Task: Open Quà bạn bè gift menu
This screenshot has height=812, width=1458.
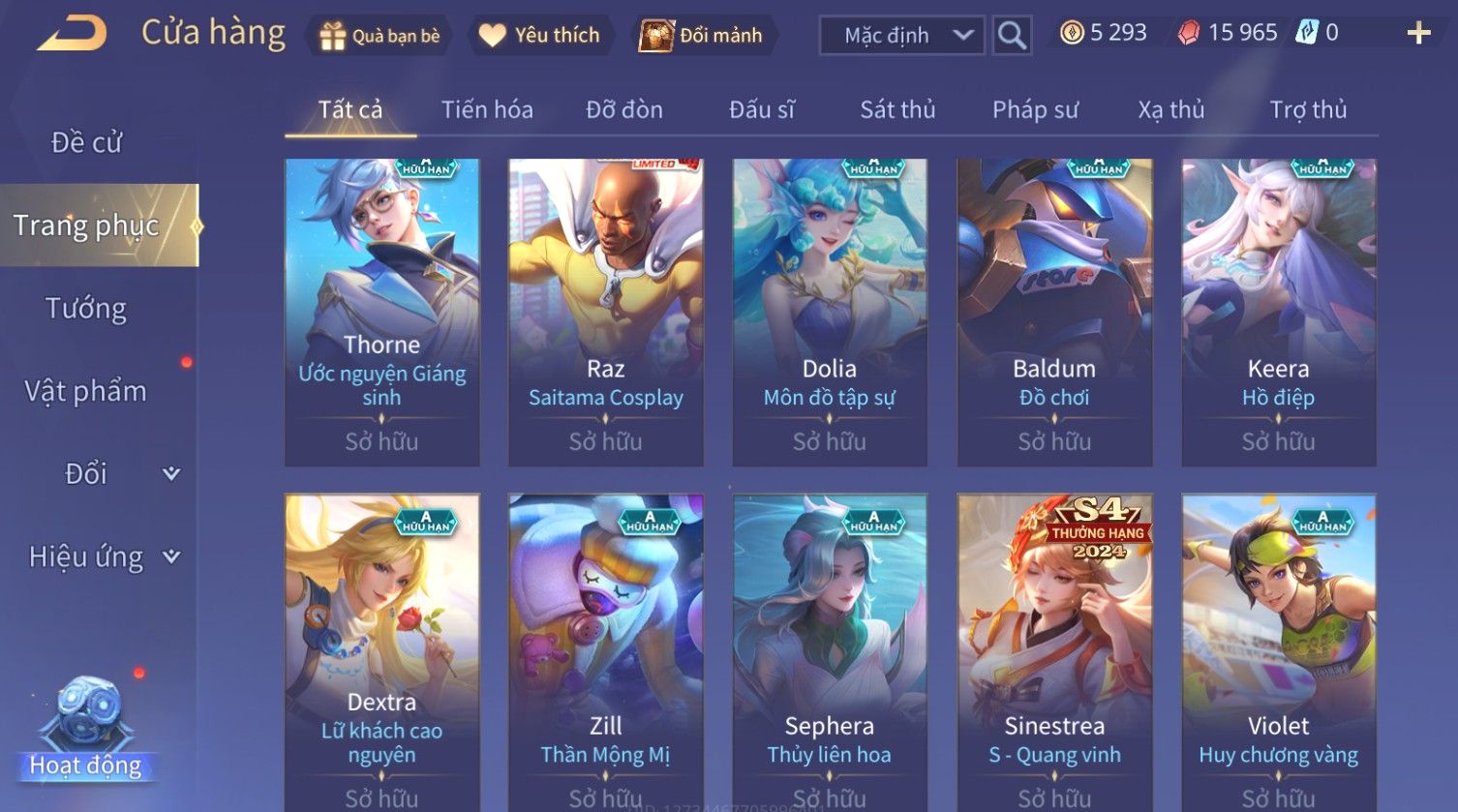Action: coord(380,36)
